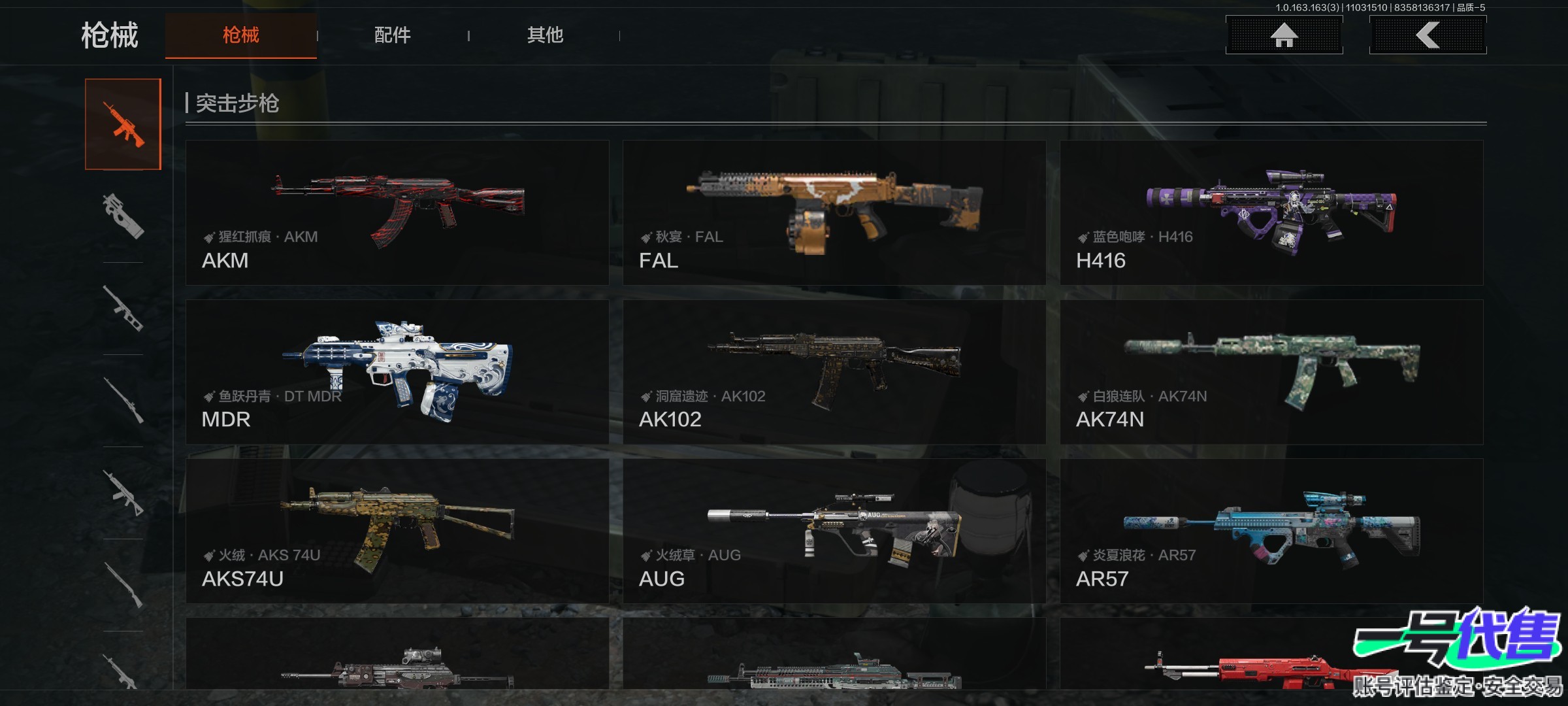Open the 其他 tab

pos(545,35)
